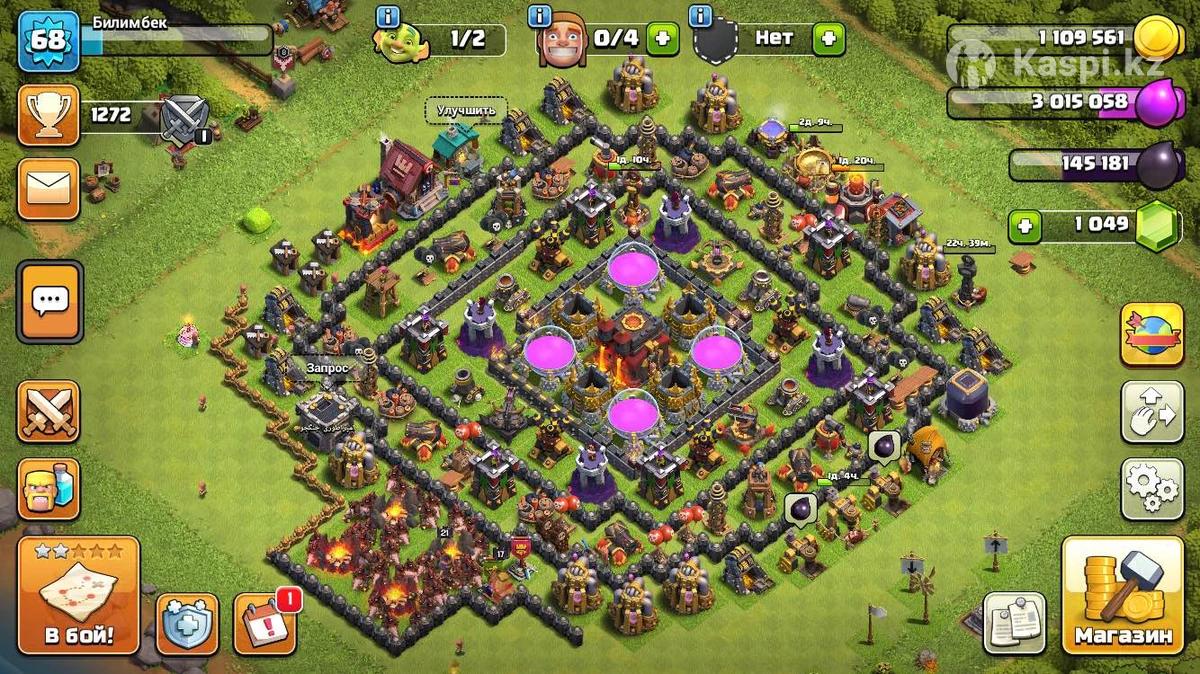Open the mailbox envelope button
The height and width of the screenshot is (674, 1200).
pos(48,188)
